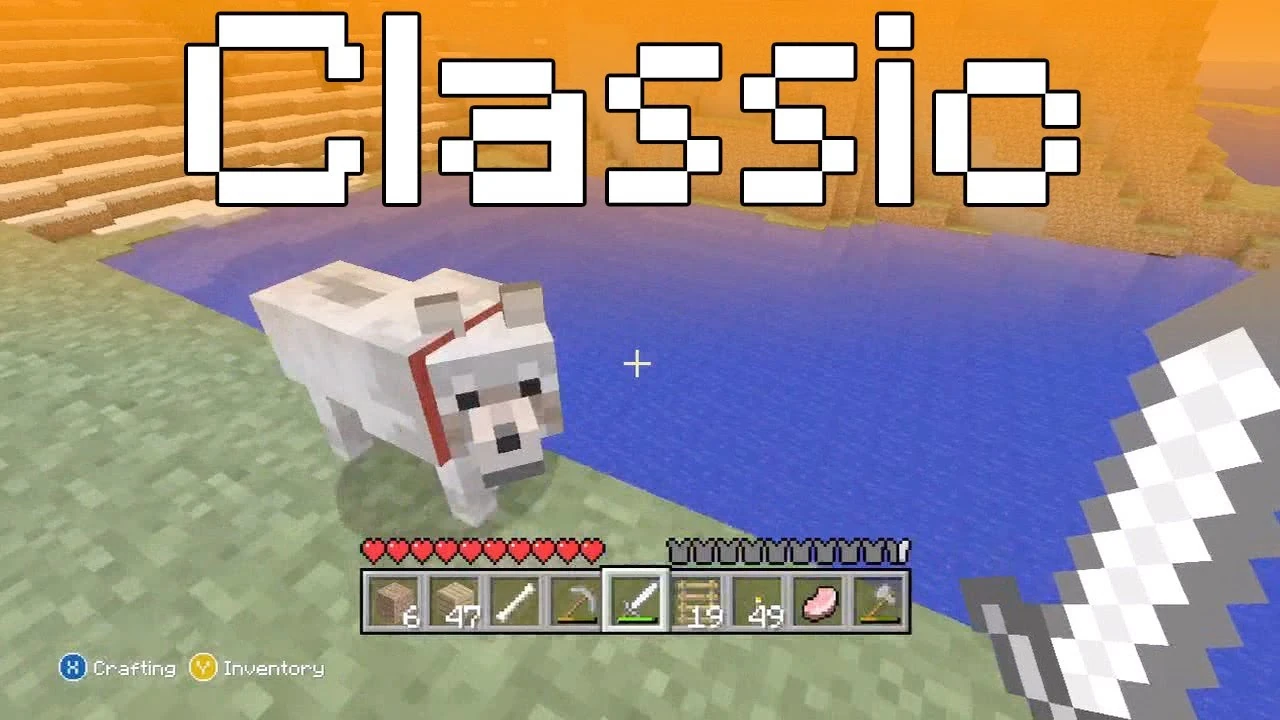Click the crosshair in screen center
The image size is (1280, 720).
(636, 364)
